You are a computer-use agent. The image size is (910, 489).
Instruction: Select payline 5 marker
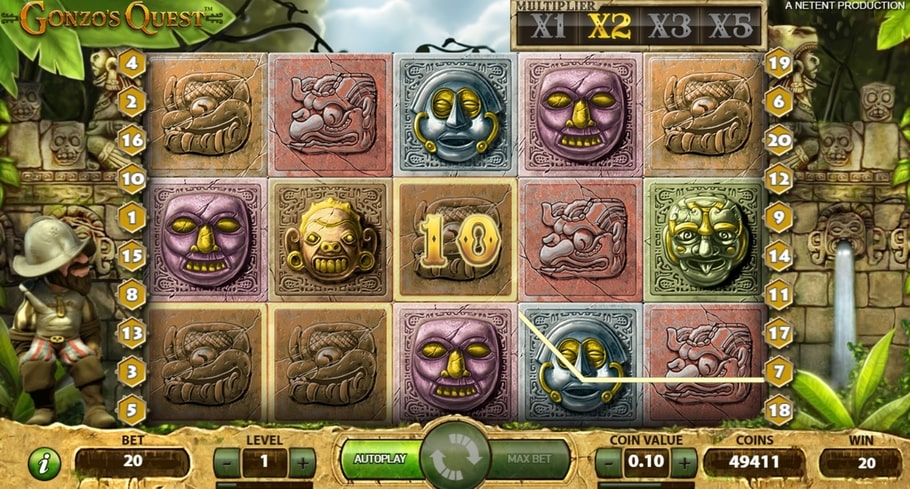[x=132, y=409]
